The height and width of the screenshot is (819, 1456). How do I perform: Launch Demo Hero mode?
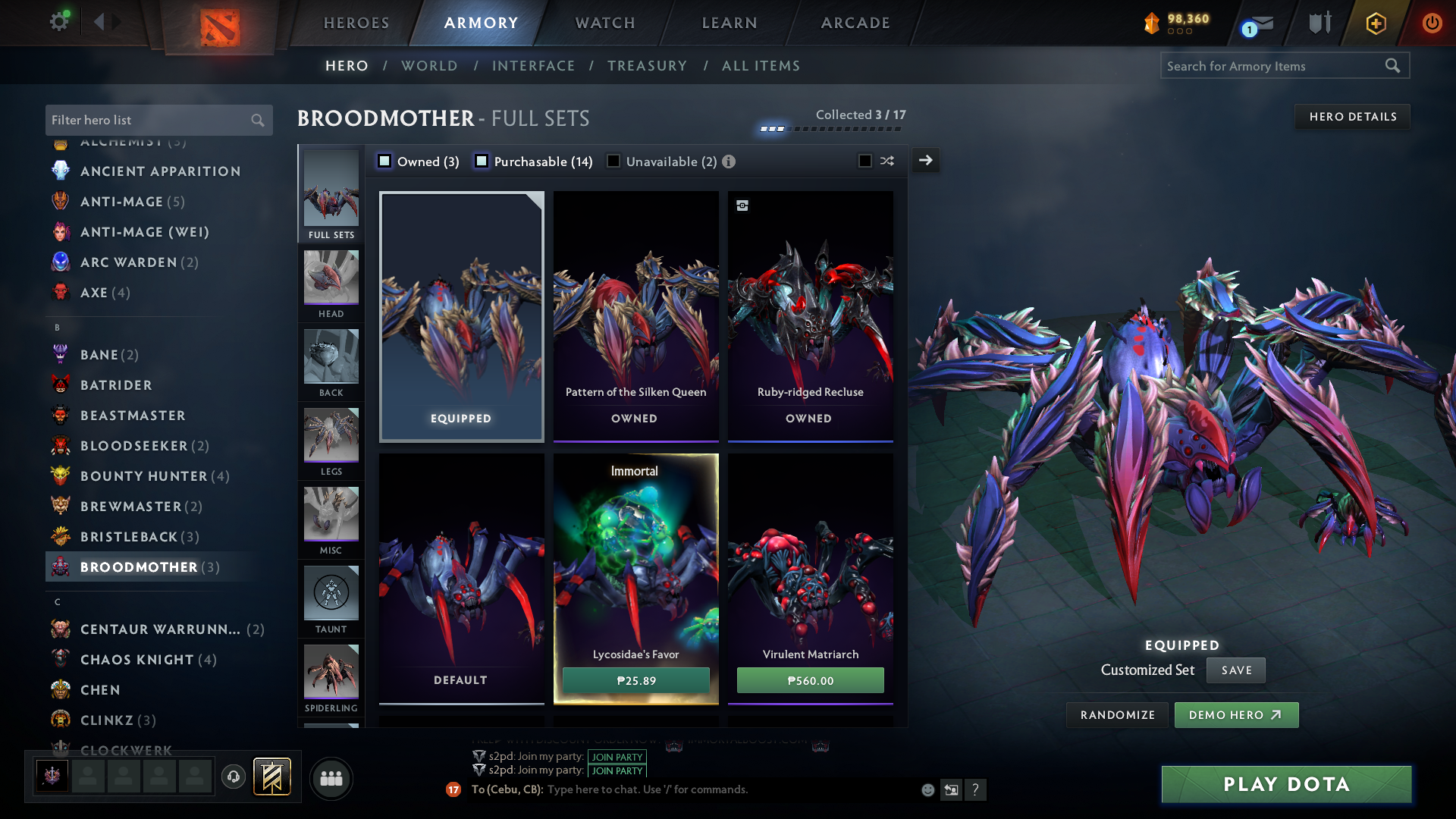[1236, 715]
